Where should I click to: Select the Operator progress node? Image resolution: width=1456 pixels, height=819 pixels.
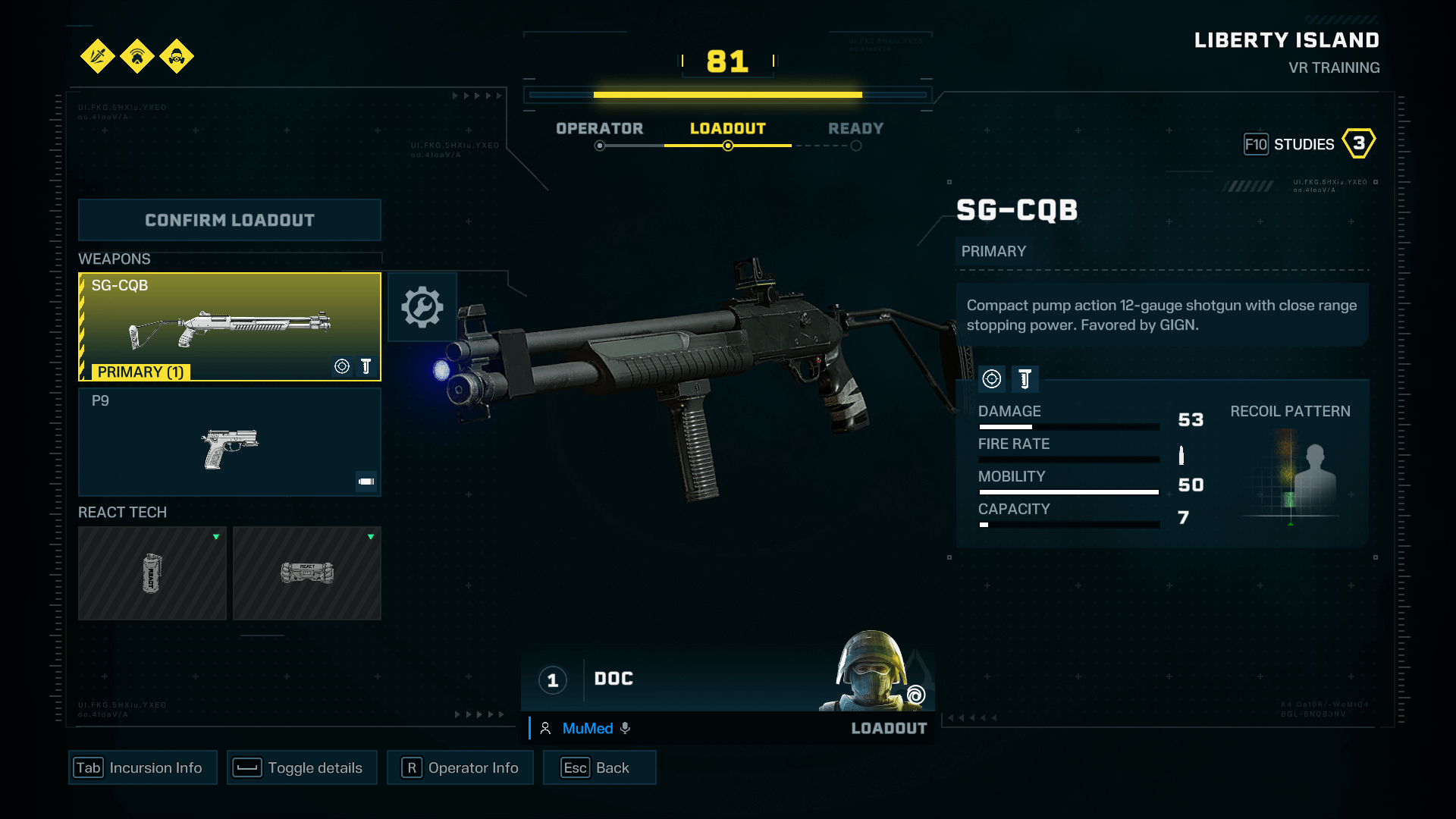599,146
